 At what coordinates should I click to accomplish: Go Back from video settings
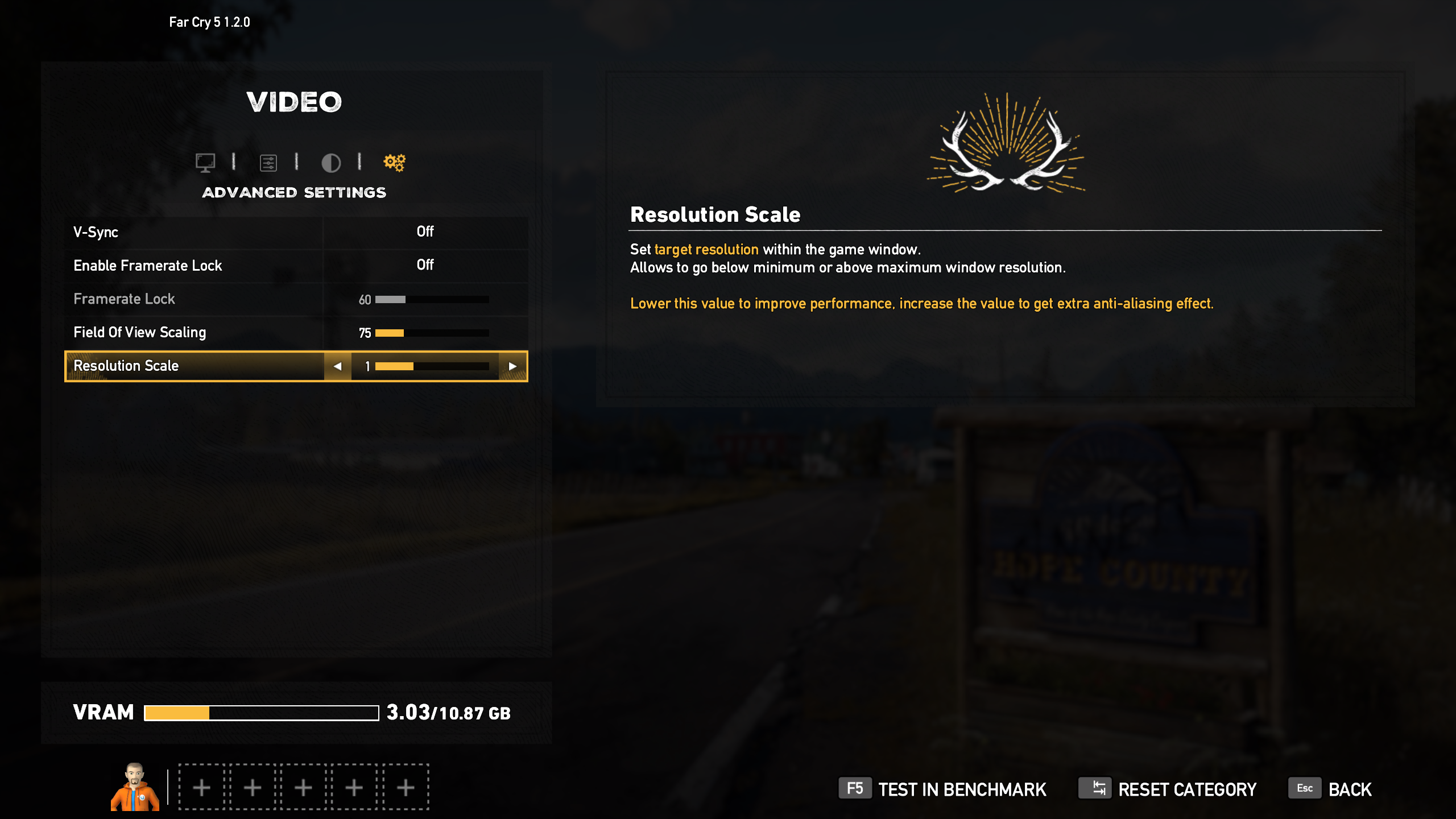point(1330,789)
